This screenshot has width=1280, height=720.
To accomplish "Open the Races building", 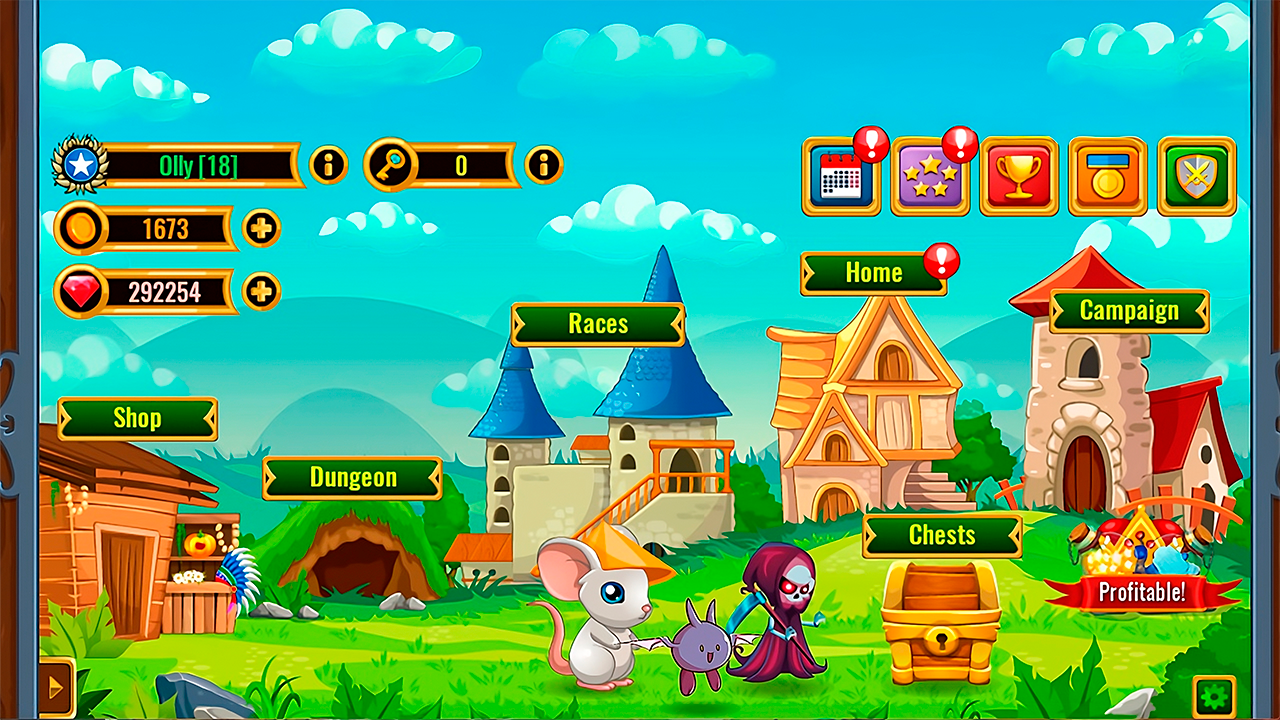I will pyautogui.click(x=597, y=324).
